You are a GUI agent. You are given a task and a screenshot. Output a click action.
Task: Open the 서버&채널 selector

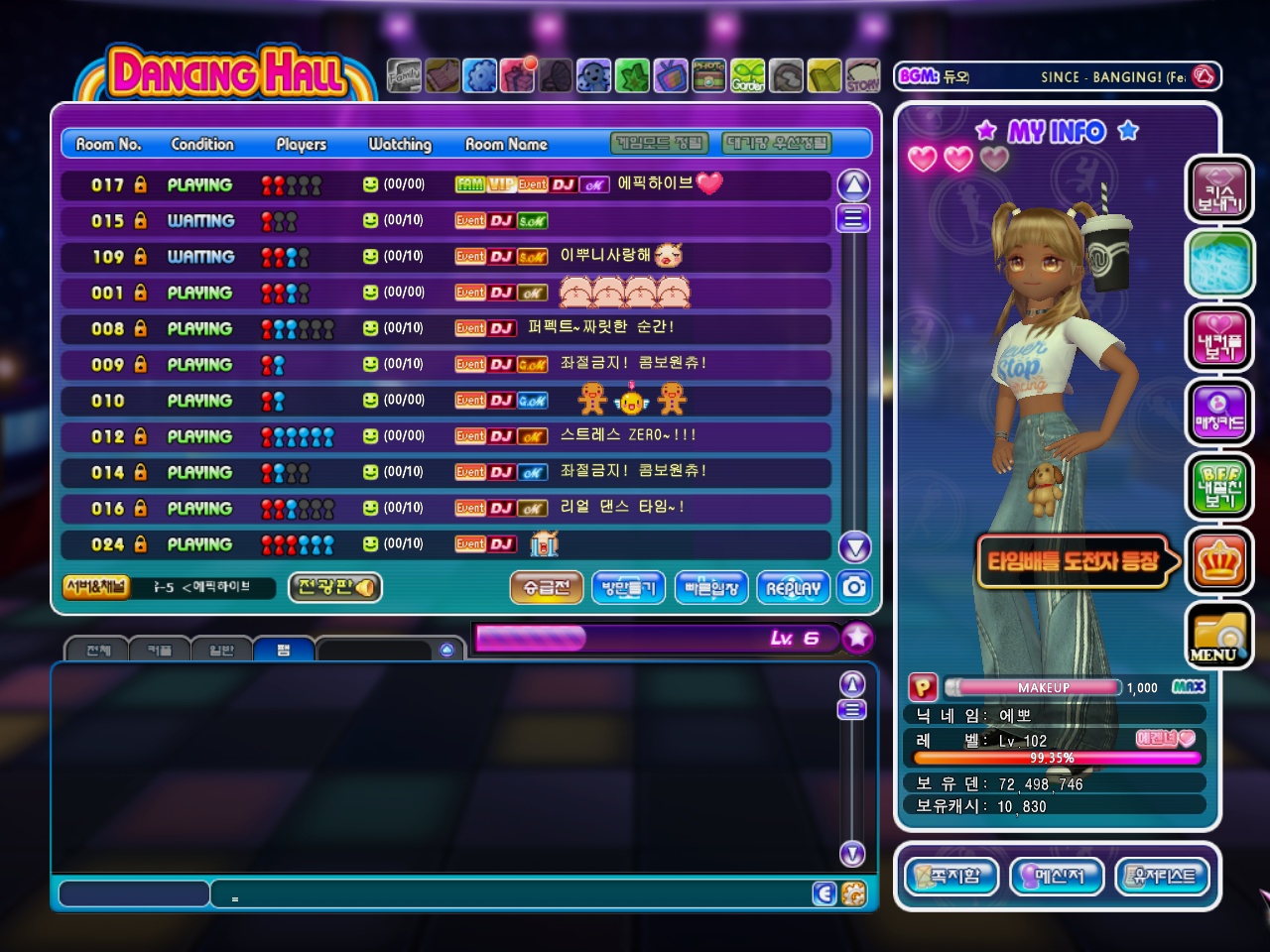96,587
